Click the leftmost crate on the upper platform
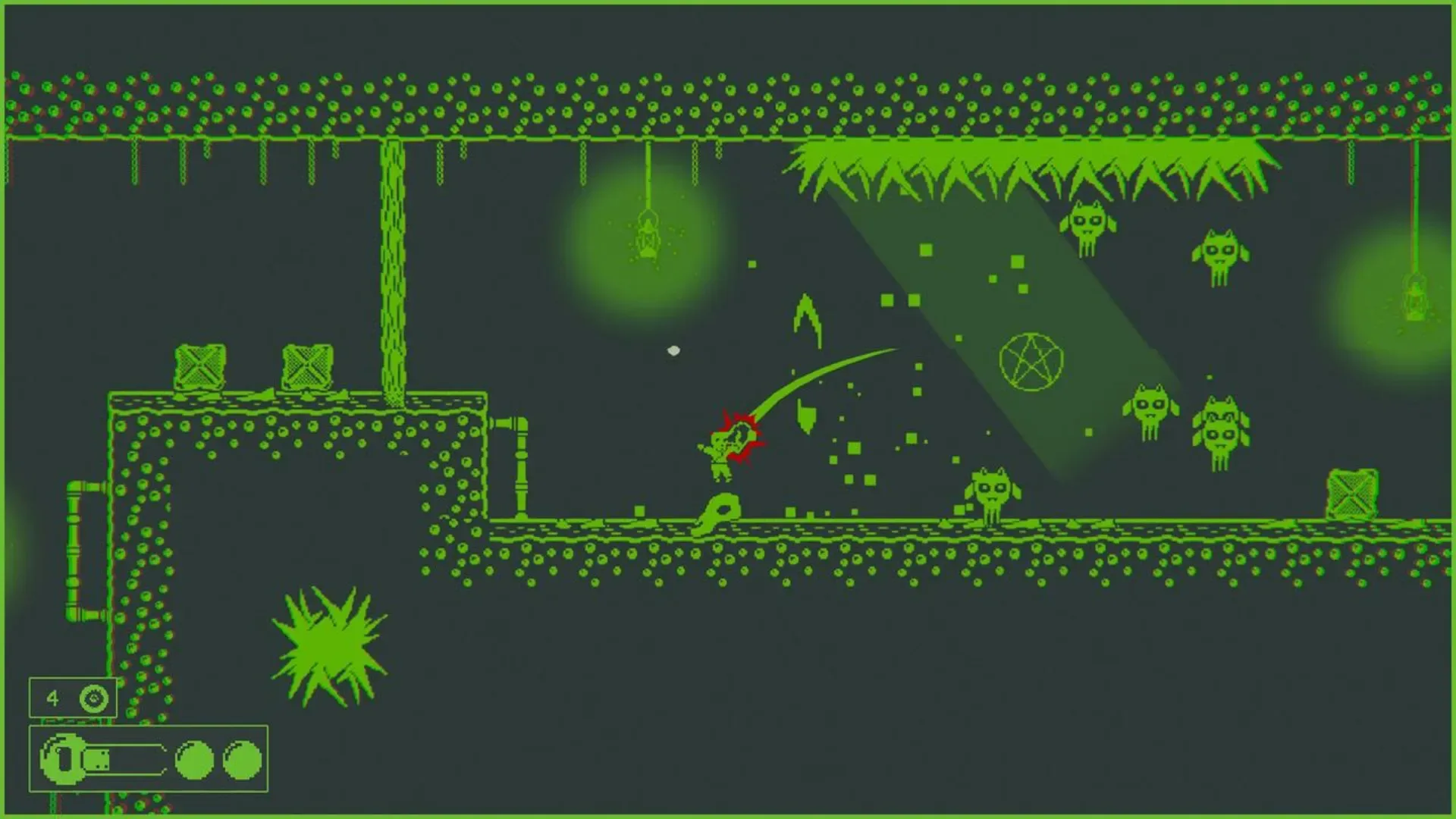Viewport: 1456px width, 819px height. tap(199, 366)
